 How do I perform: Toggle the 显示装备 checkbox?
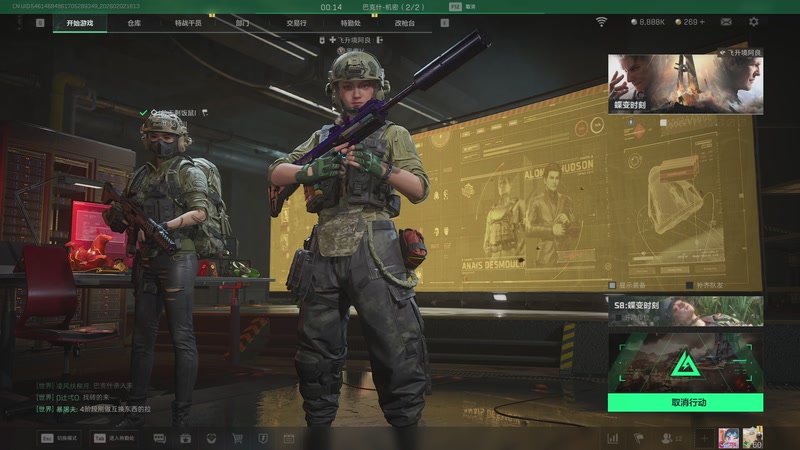pyautogui.click(x=611, y=285)
